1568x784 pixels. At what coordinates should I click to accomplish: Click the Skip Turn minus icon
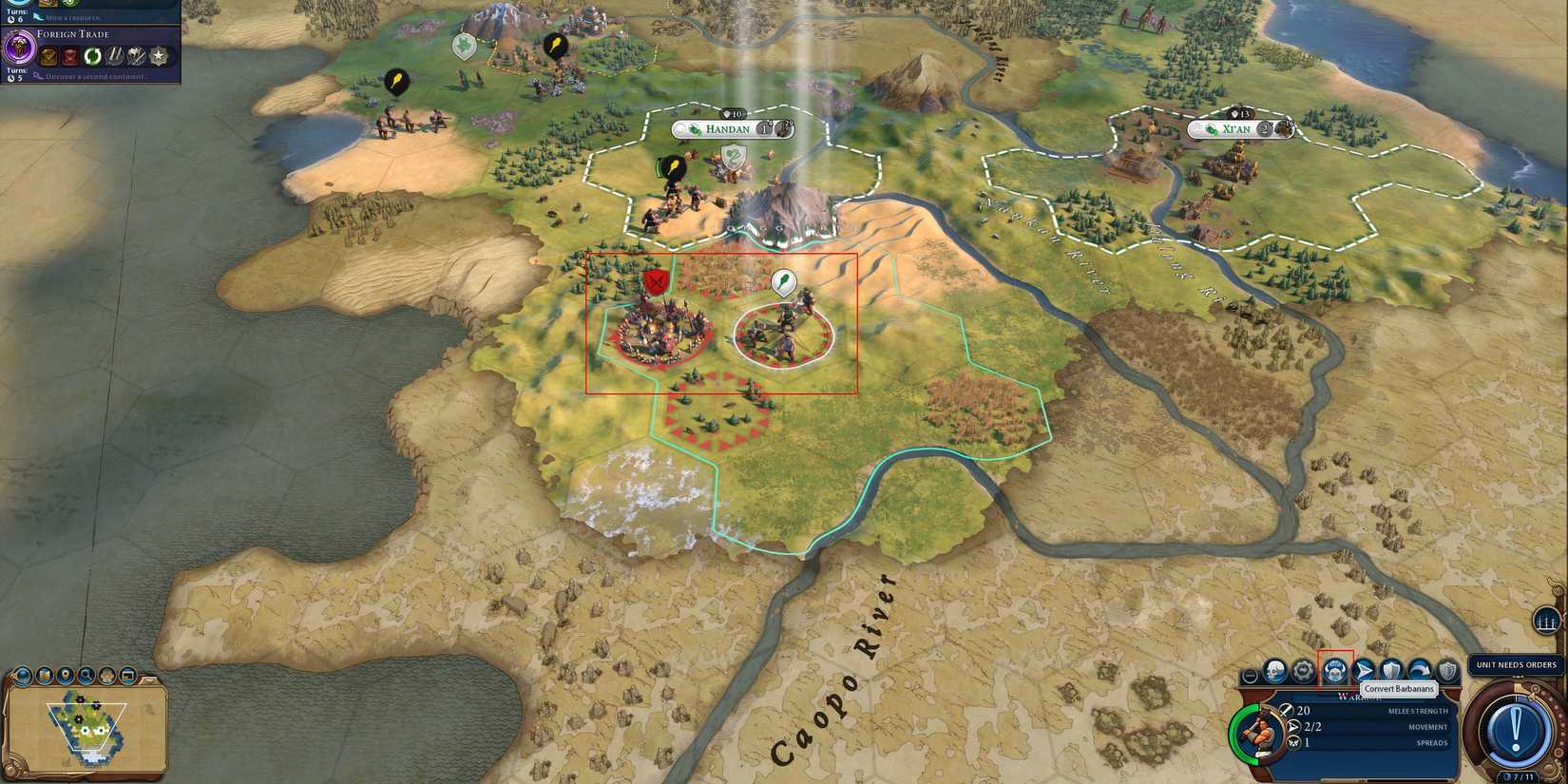(1250, 676)
